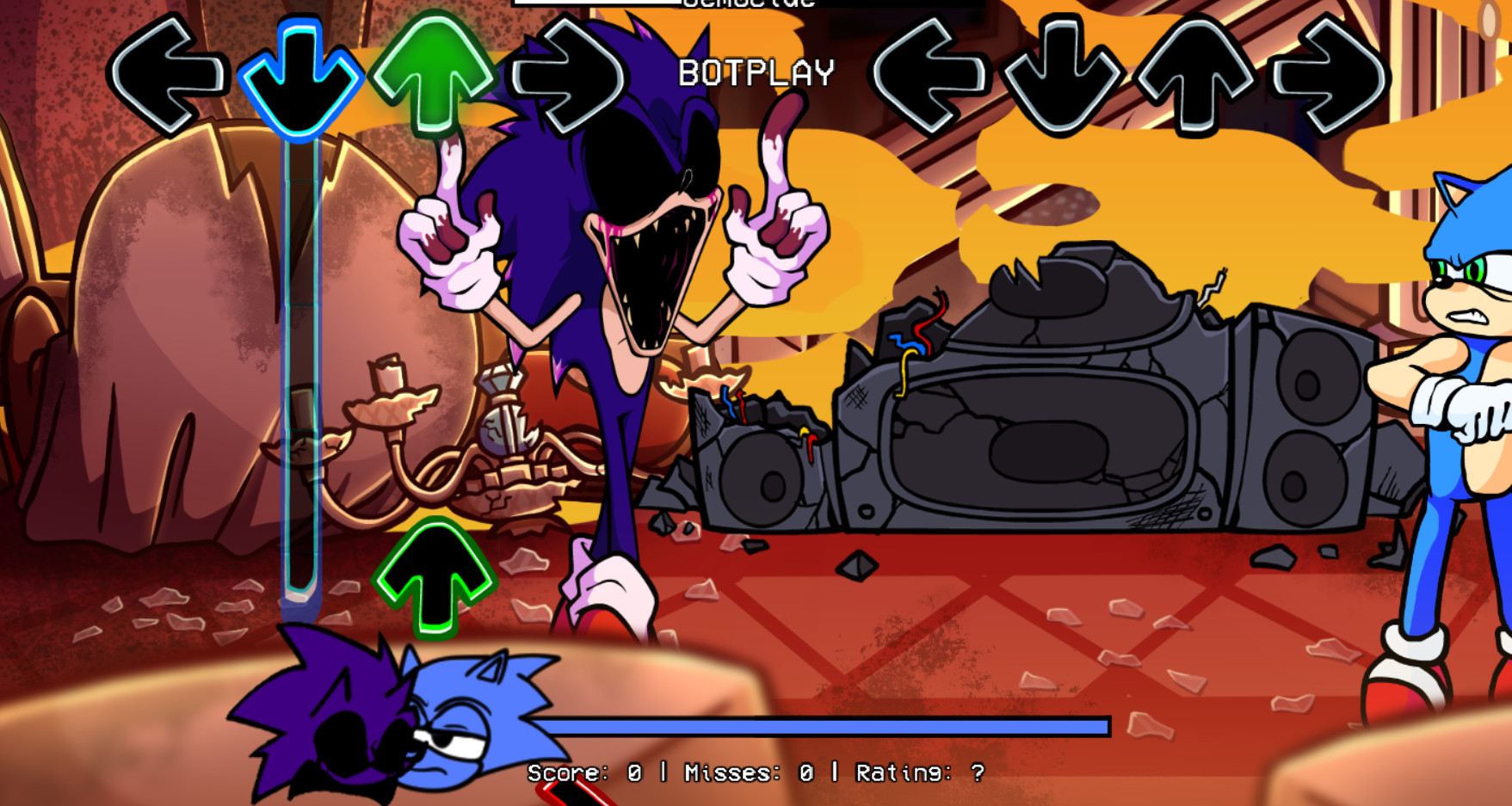Select the purple Sonic.exe portrait icon
This screenshot has width=1512, height=806.
[336, 740]
